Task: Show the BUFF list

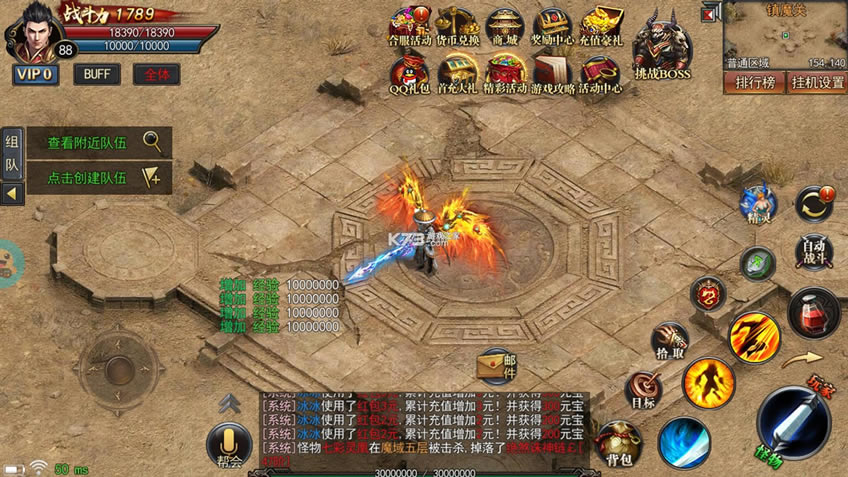Action: pyautogui.click(x=97, y=74)
